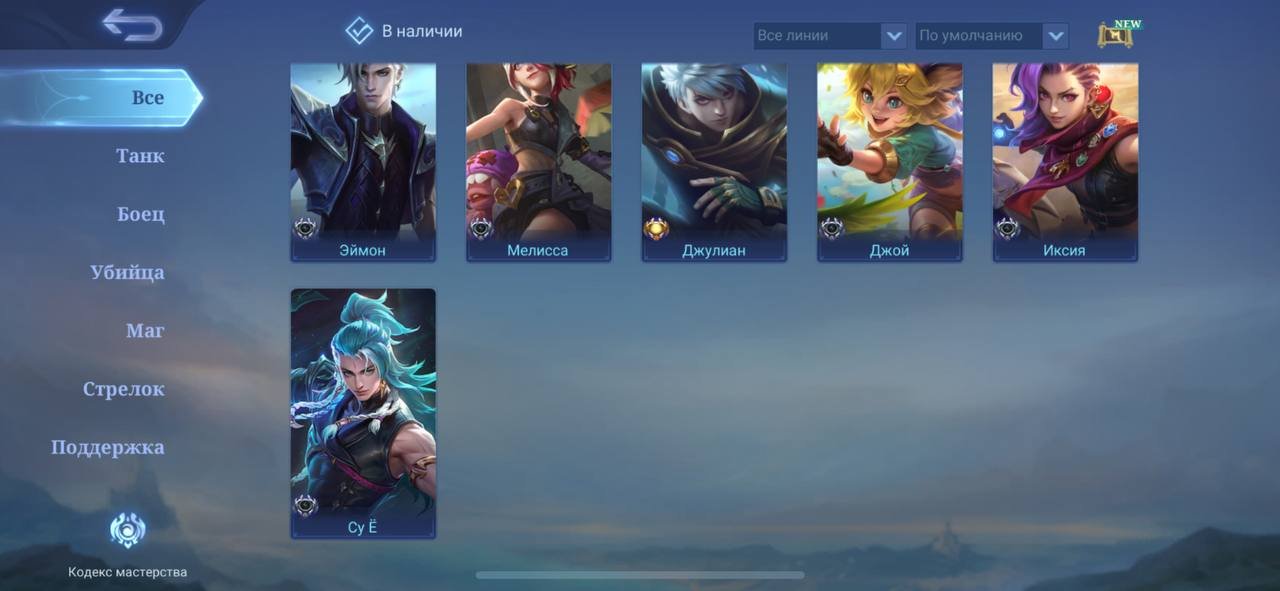The width and height of the screenshot is (1280, 591).
Task: Switch to the "Маг" tab
Action: tap(145, 330)
